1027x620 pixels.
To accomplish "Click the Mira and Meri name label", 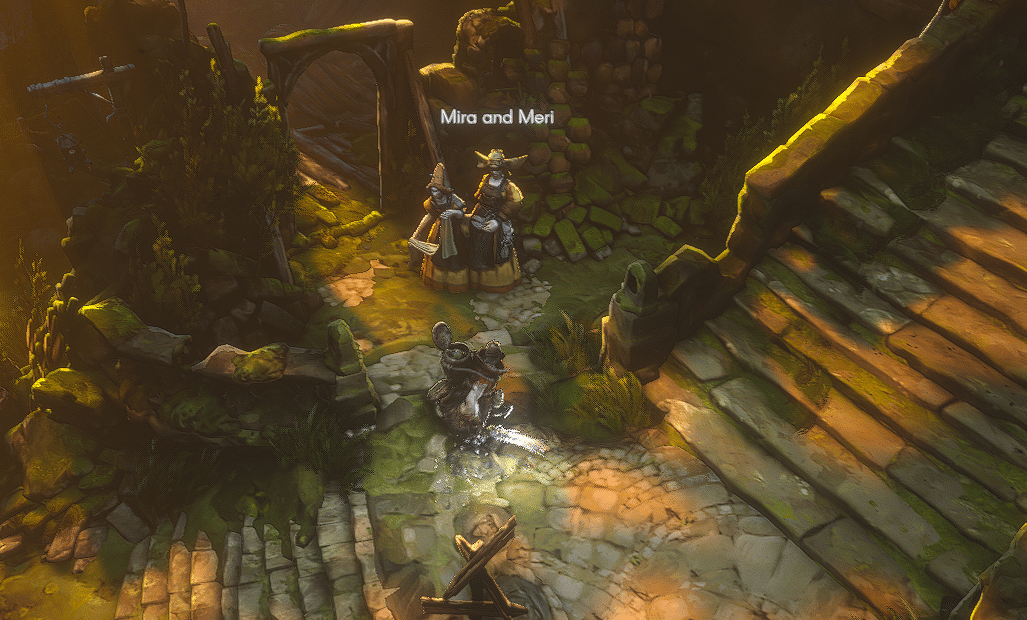I will (x=499, y=117).
